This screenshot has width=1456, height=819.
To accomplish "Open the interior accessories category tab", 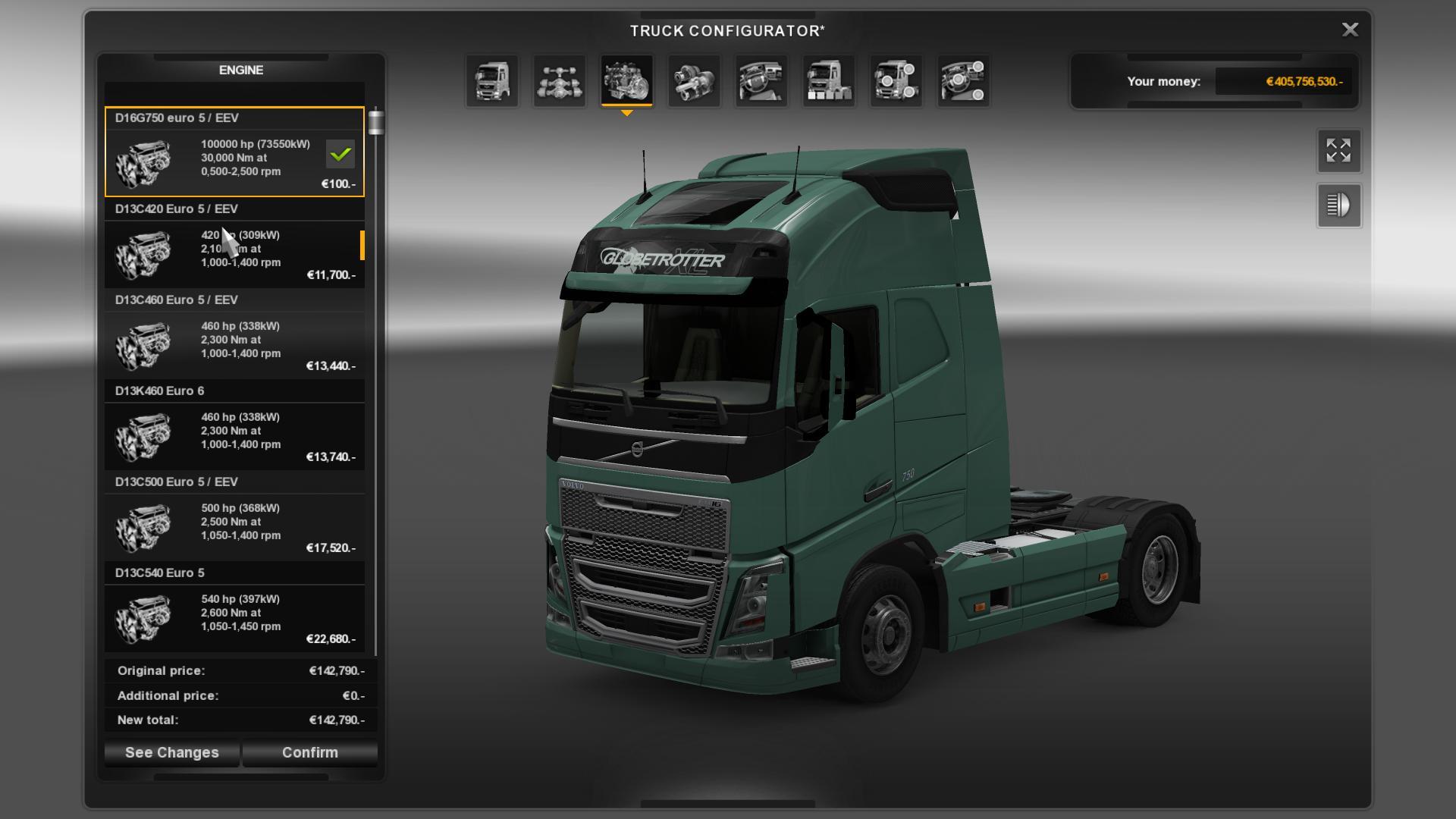I will (x=963, y=81).
